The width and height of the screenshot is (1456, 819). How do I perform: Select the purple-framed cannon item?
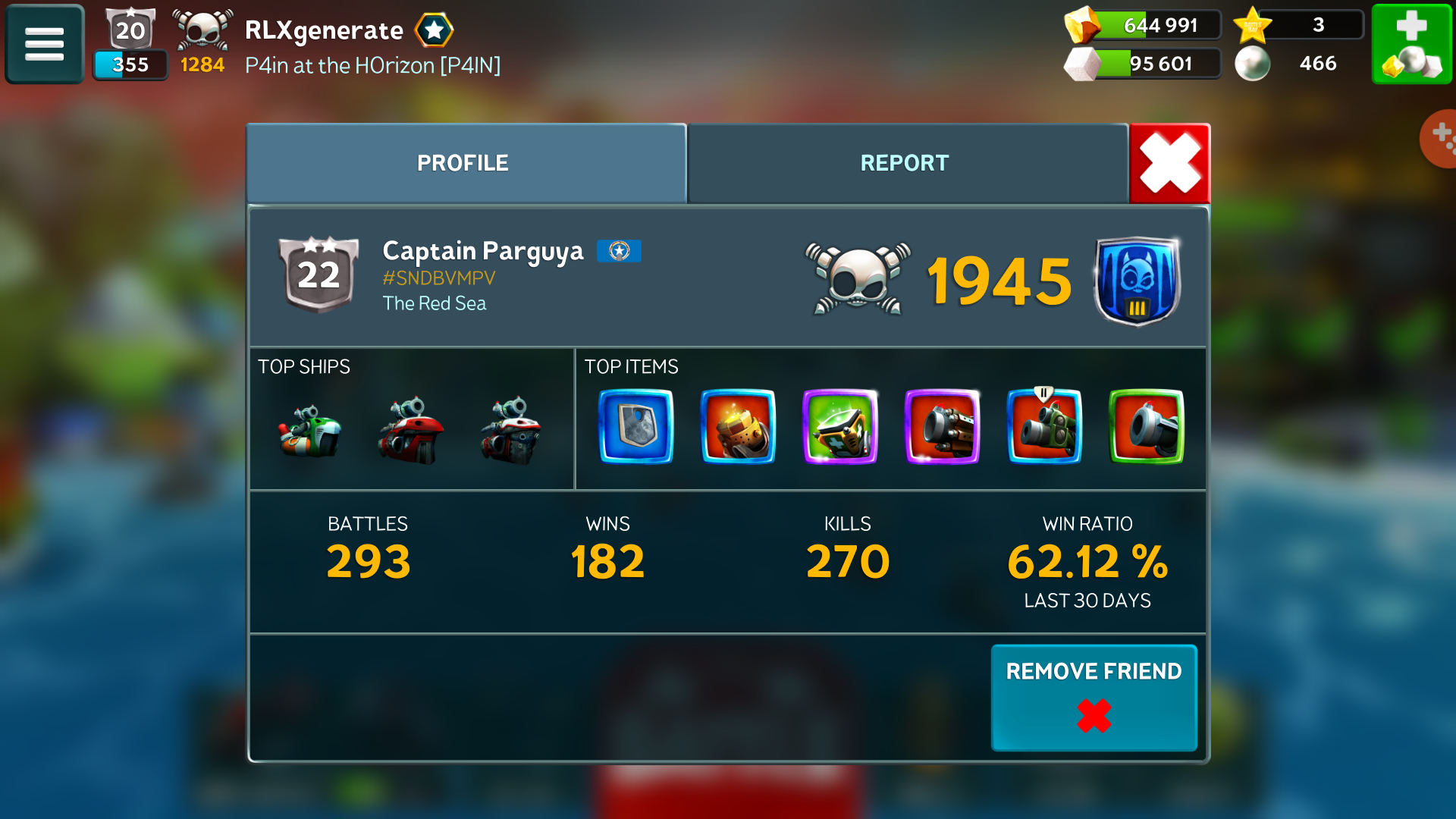942,426
